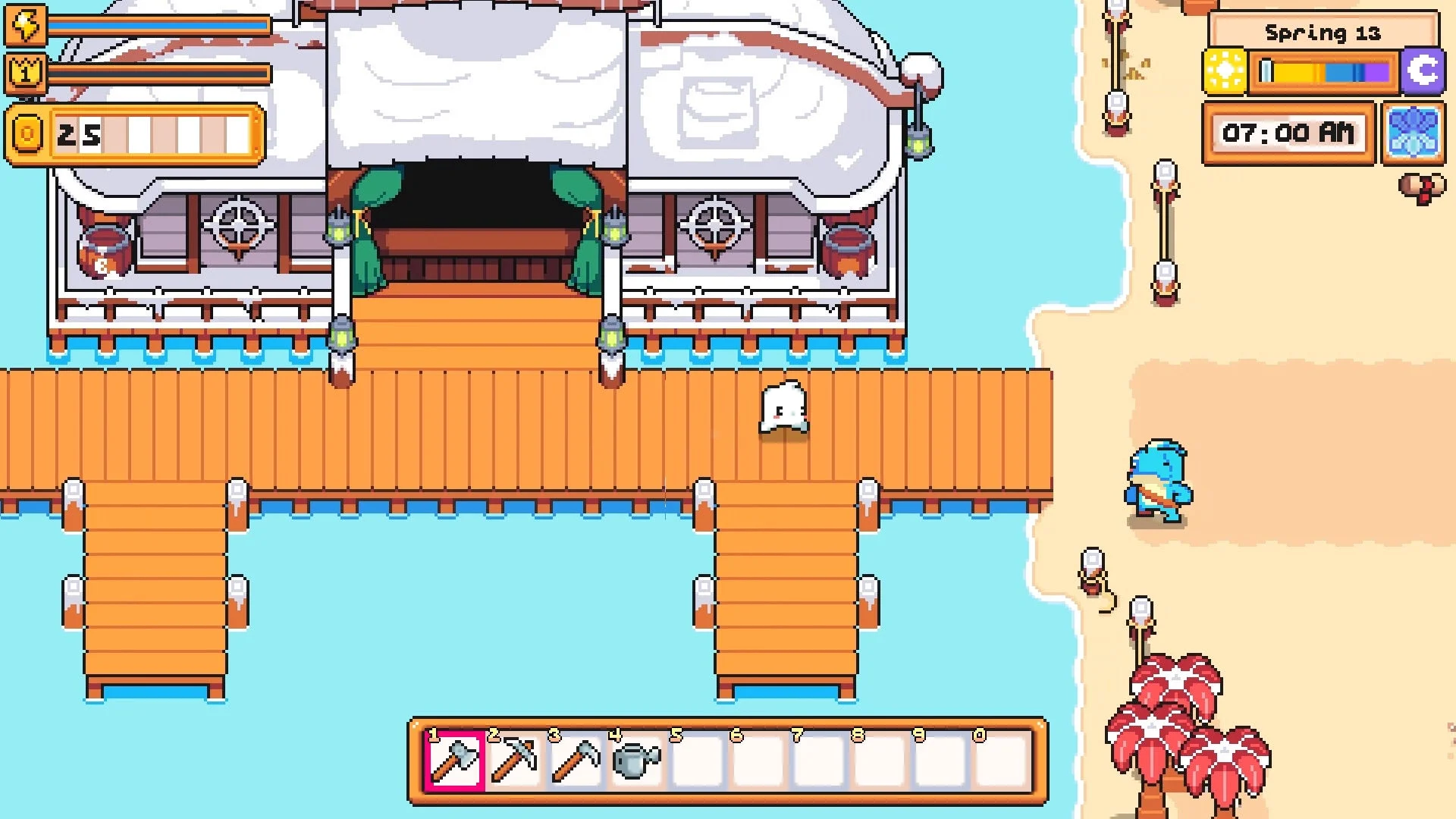The image size is (1456, 819).
Task: Click the white cat character on the dock
Action: (782, 406)
